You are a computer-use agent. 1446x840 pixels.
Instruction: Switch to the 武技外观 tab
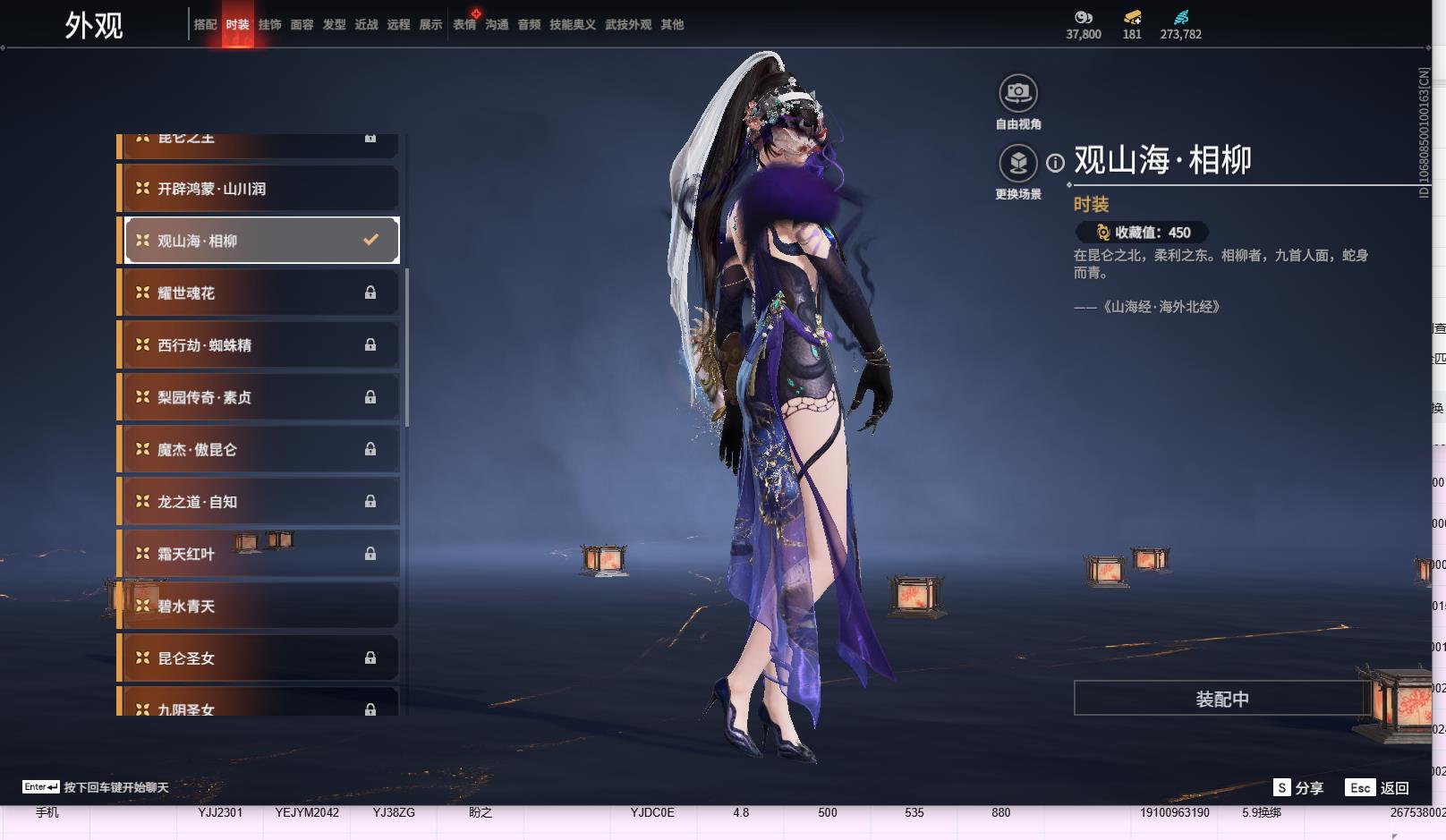[x=627, y=25]
